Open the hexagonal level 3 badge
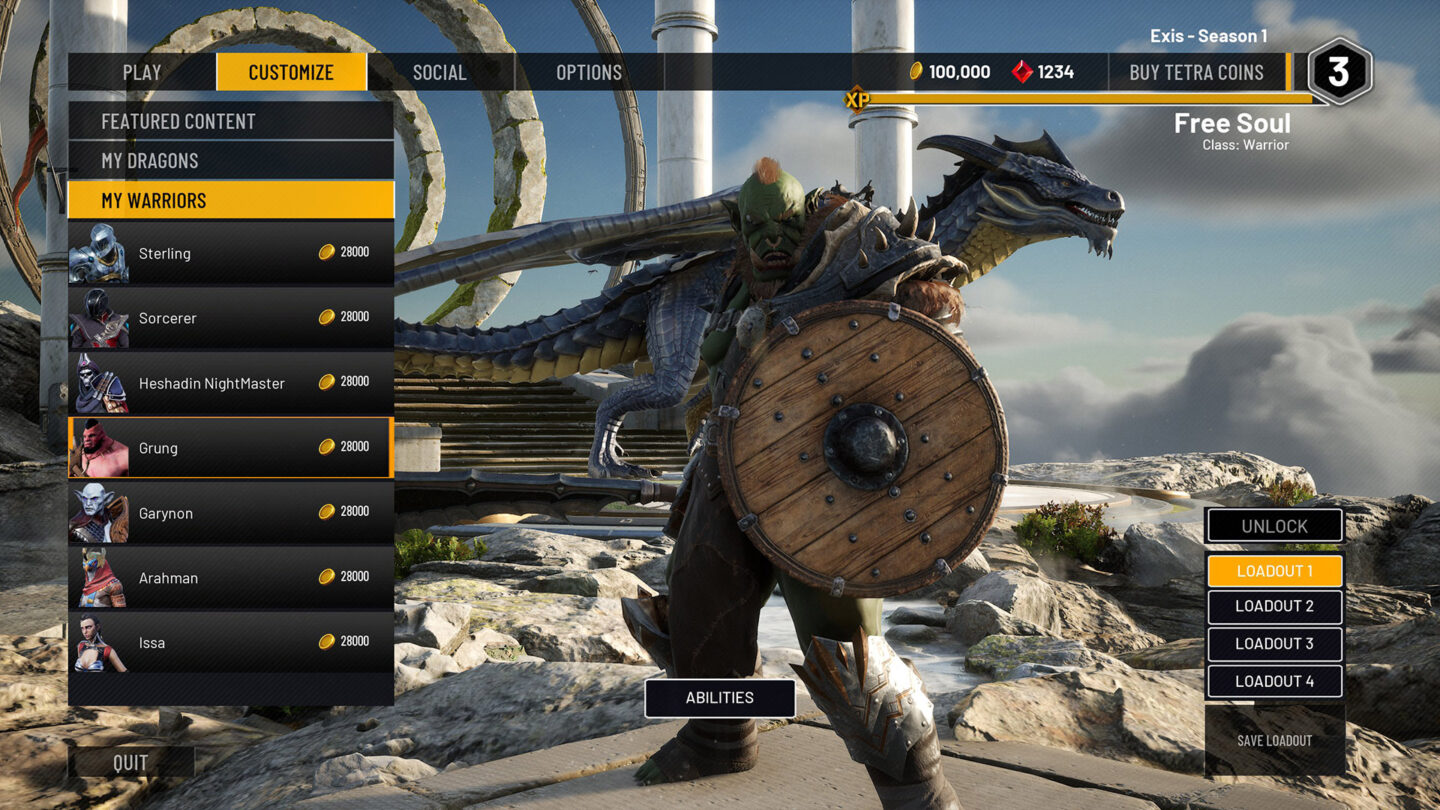Viewport: 1440px width, 810px height. [x=1340, y=68]
